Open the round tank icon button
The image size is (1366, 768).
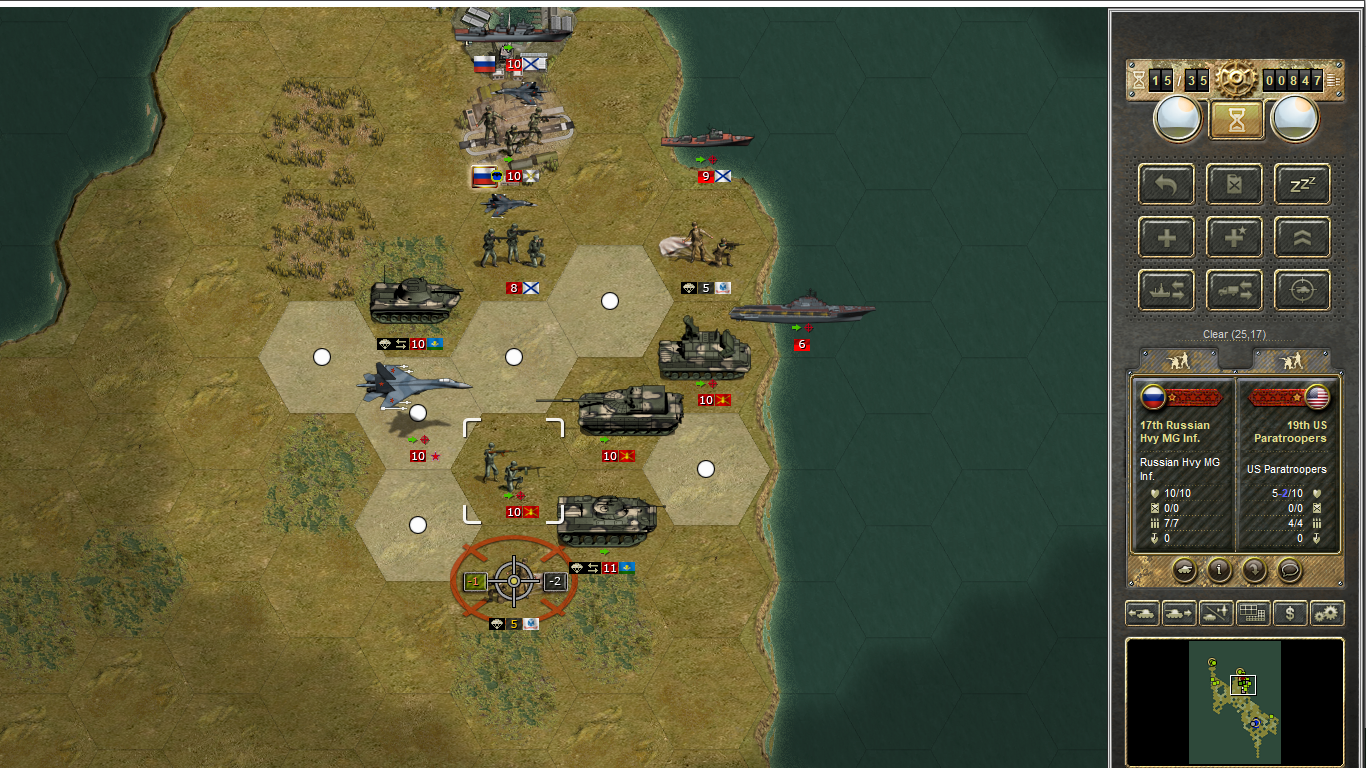coord(1183,570)
